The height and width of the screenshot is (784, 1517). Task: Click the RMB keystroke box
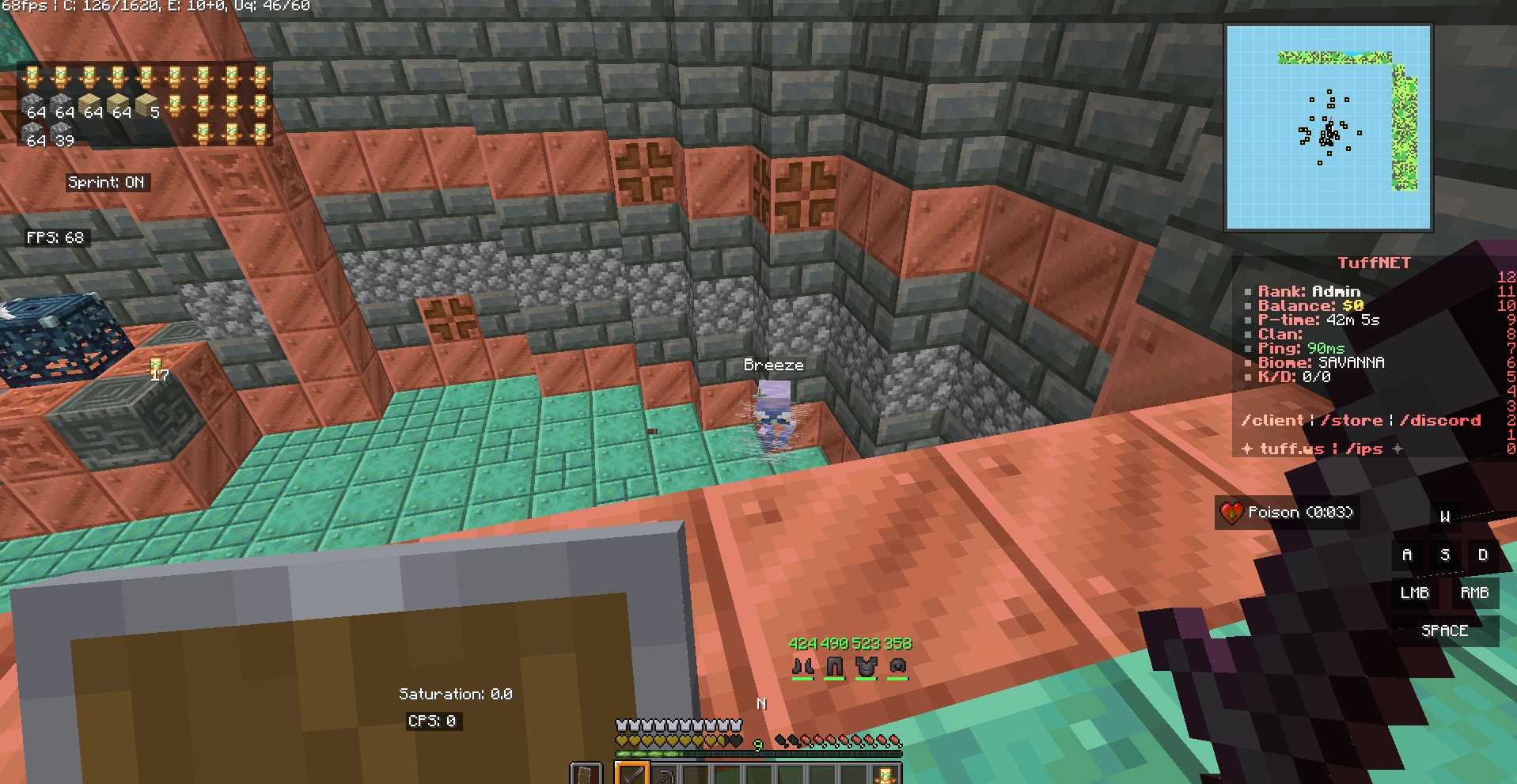[1474, 593]
